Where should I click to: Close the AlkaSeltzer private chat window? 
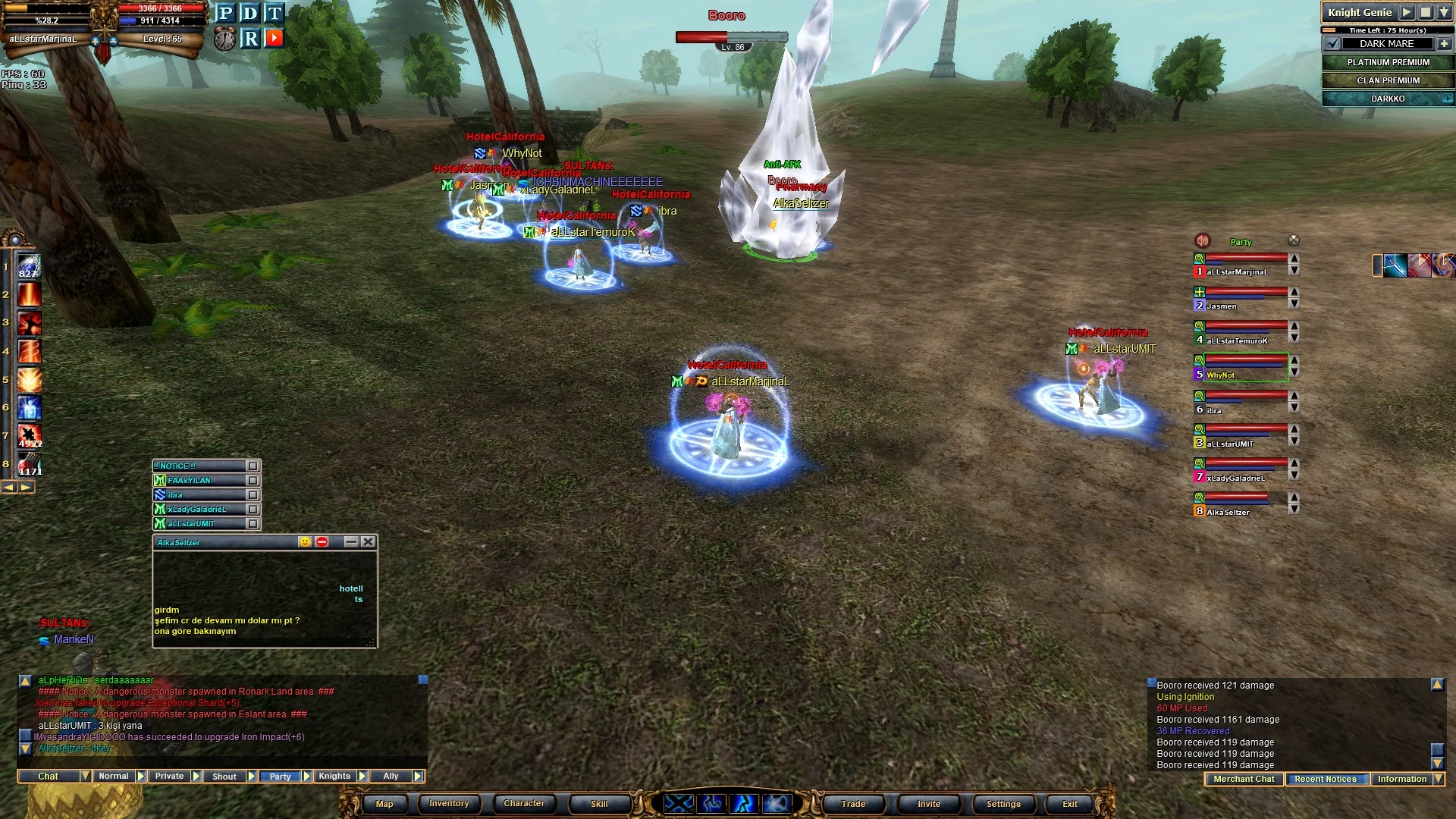coord(368,541)
